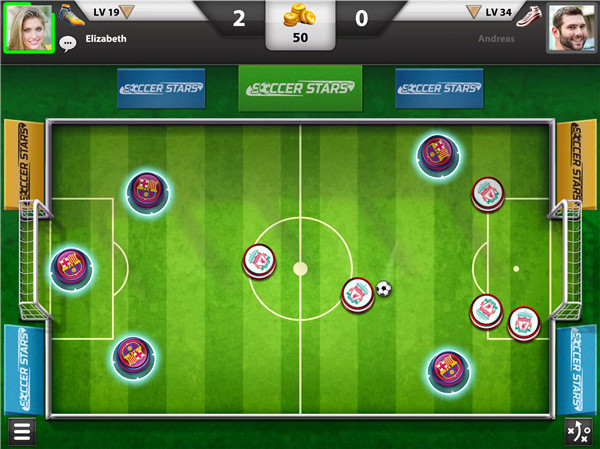600x449 pixels.
Task: Open the formation tactics button
Action: pos(578,432)
